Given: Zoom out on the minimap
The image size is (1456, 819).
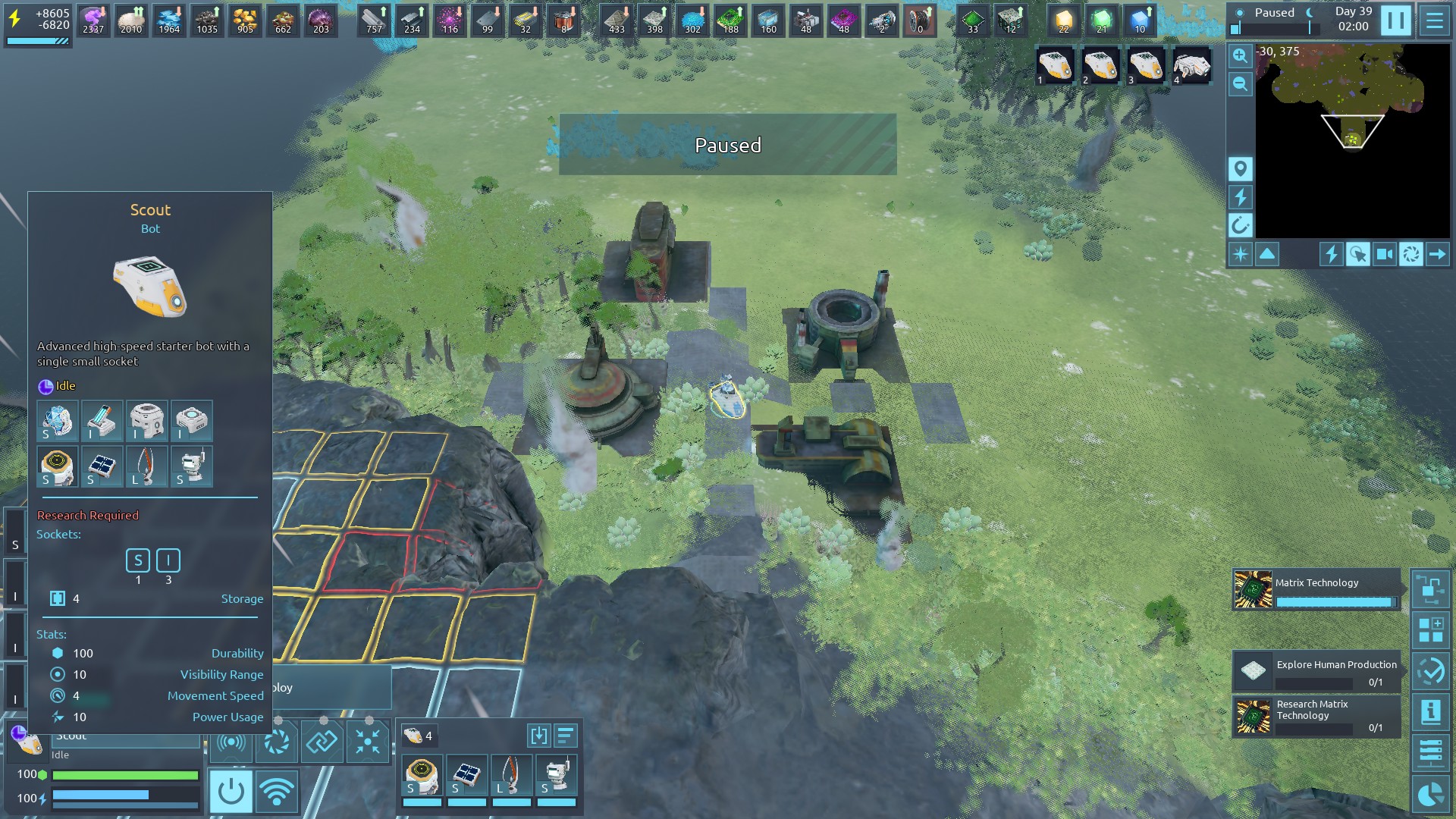Looking at the screenshot, I should 1240,84.
